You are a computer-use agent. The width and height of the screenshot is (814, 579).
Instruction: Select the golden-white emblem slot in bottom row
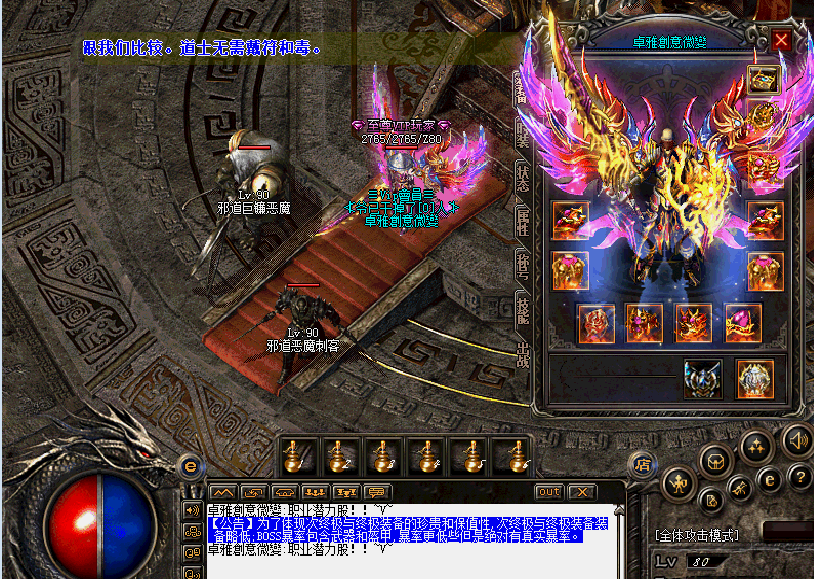(x=754, y=379)
